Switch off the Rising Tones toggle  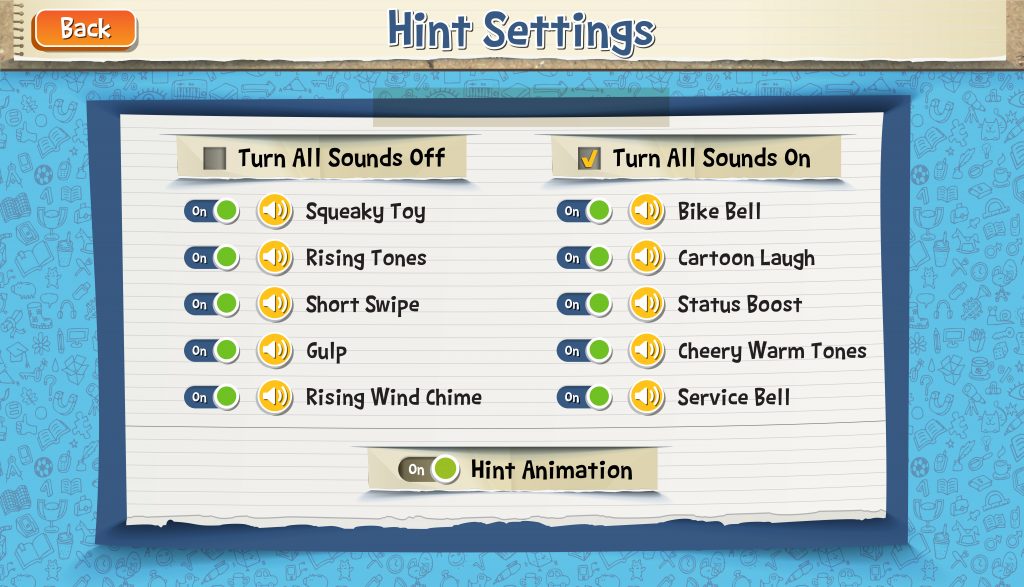point(211,258)
